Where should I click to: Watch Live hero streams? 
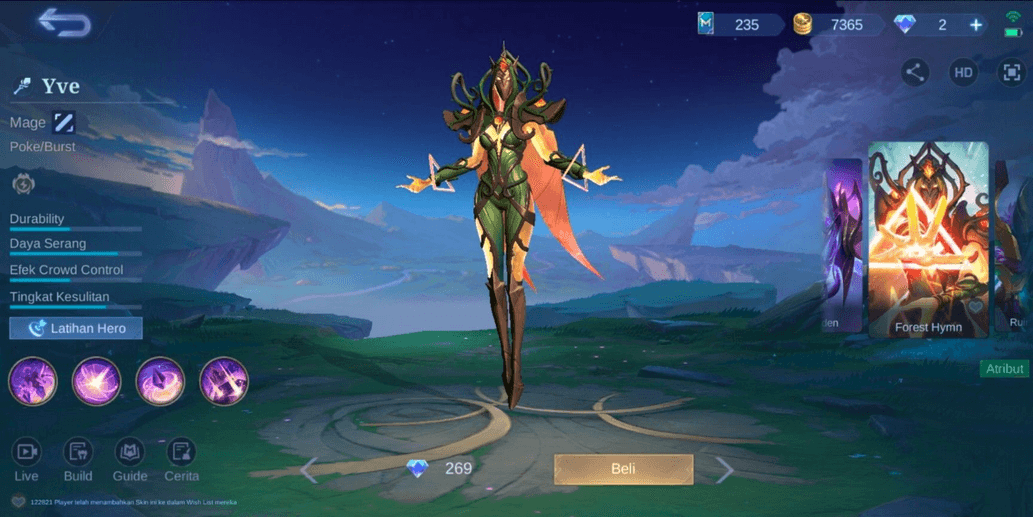coord(27,459)
